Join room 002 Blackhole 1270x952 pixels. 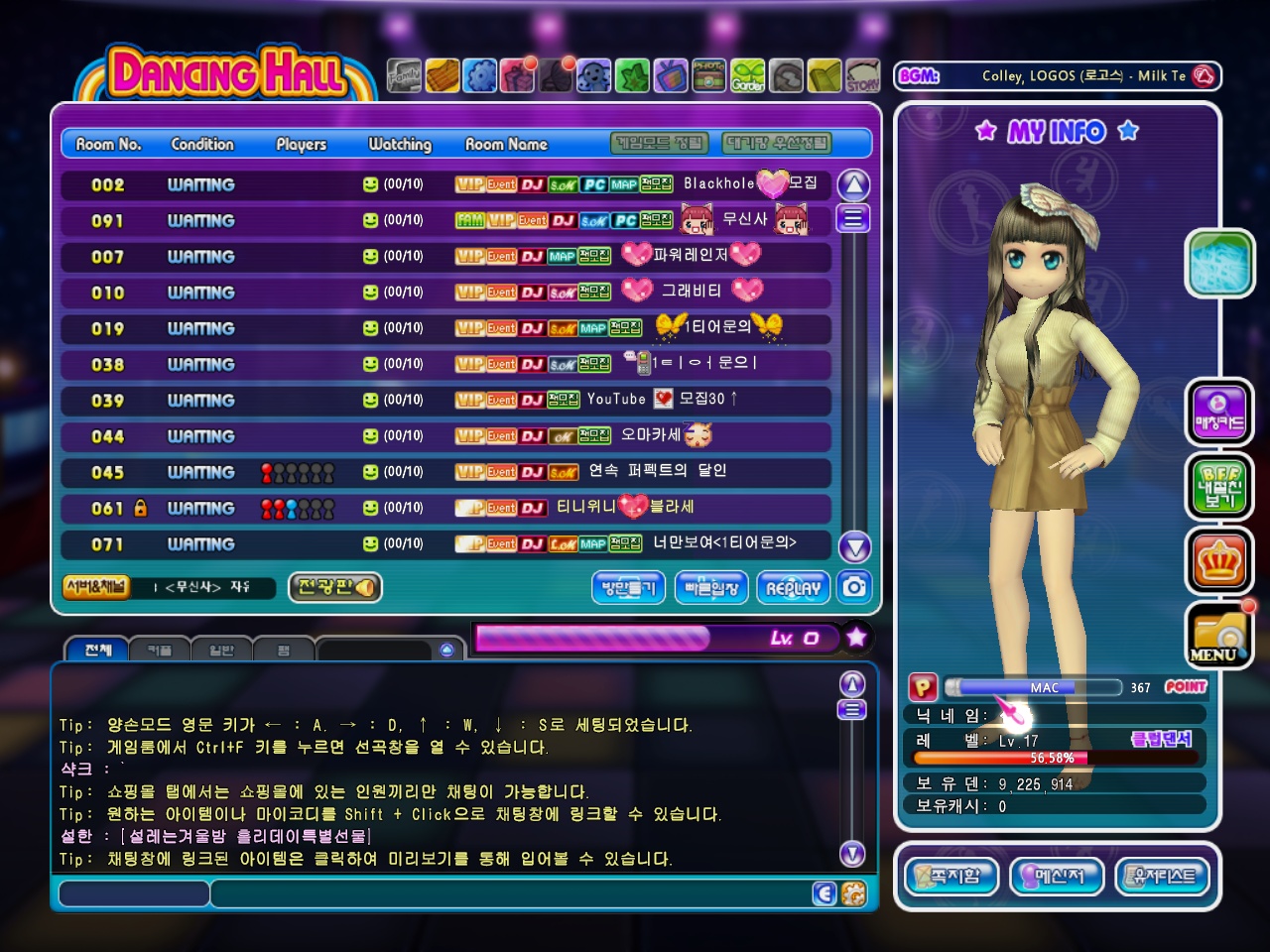[446, 184]
